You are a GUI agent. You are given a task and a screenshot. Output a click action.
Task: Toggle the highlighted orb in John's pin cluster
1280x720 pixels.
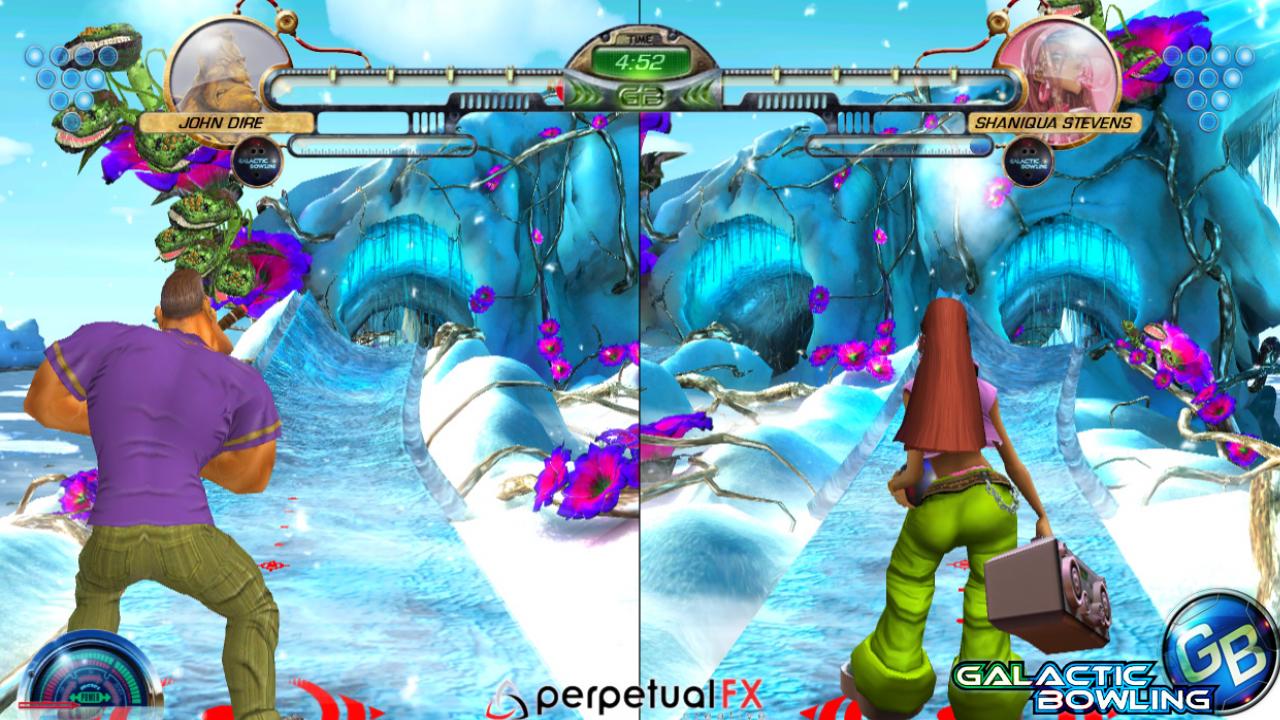[x=95, y=79]
